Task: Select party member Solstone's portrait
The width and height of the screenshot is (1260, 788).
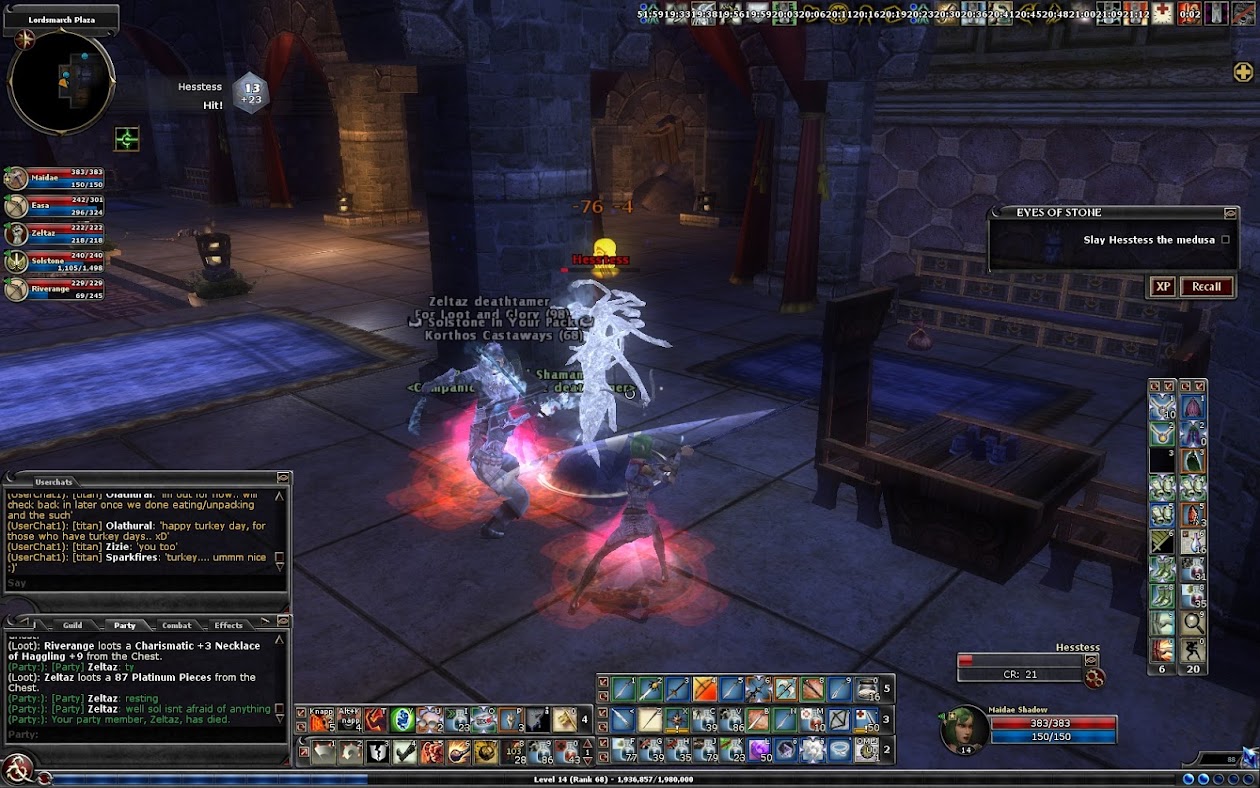Action: coord(16,262)
